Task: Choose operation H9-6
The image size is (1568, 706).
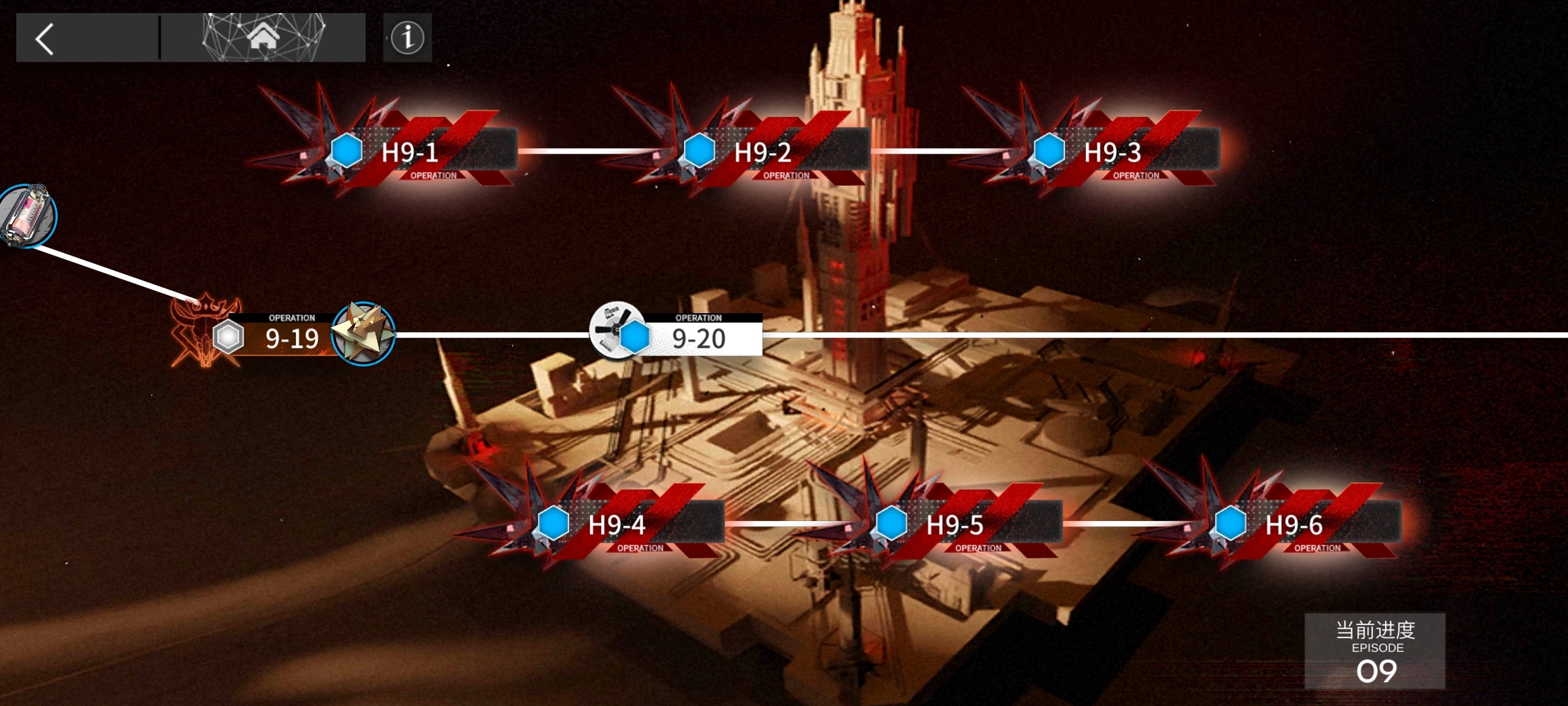Action: click(1294, 525)
